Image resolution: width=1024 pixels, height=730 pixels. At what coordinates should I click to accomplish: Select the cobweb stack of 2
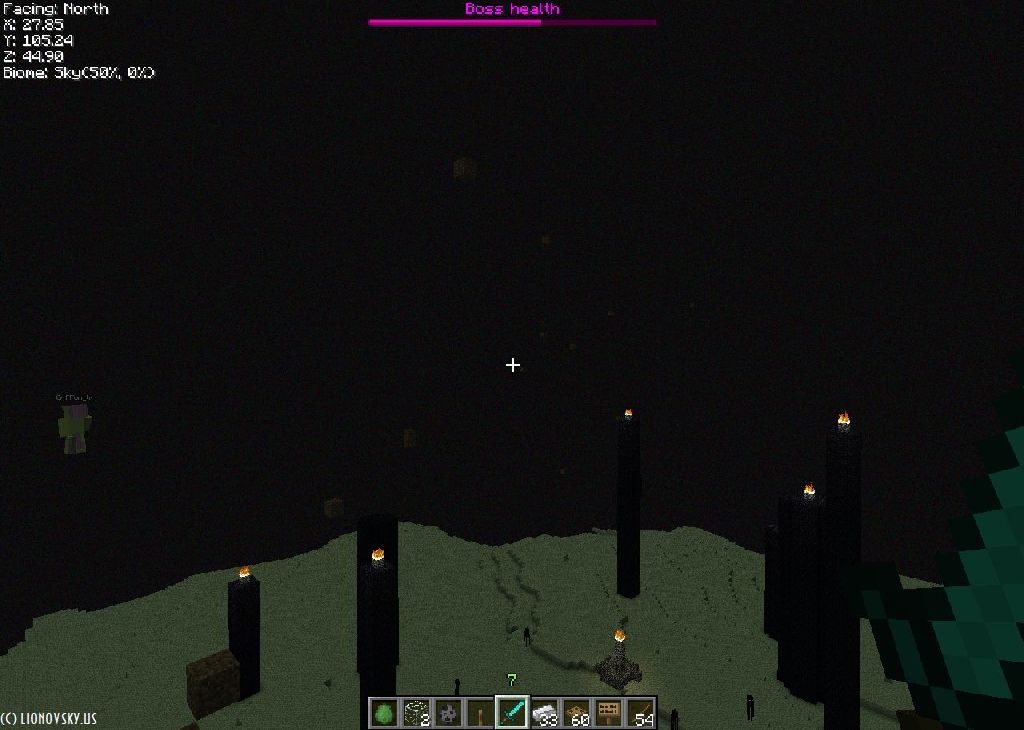tap(416, 712)
